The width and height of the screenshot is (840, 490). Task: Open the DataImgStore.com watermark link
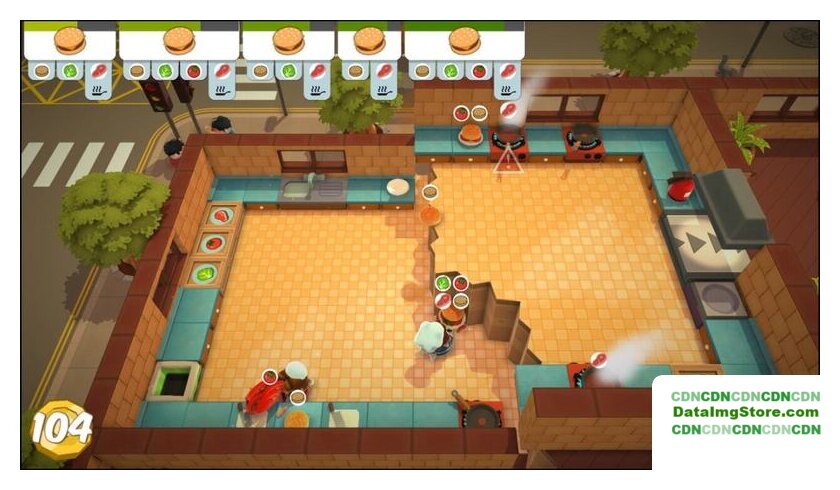[745, 412]
